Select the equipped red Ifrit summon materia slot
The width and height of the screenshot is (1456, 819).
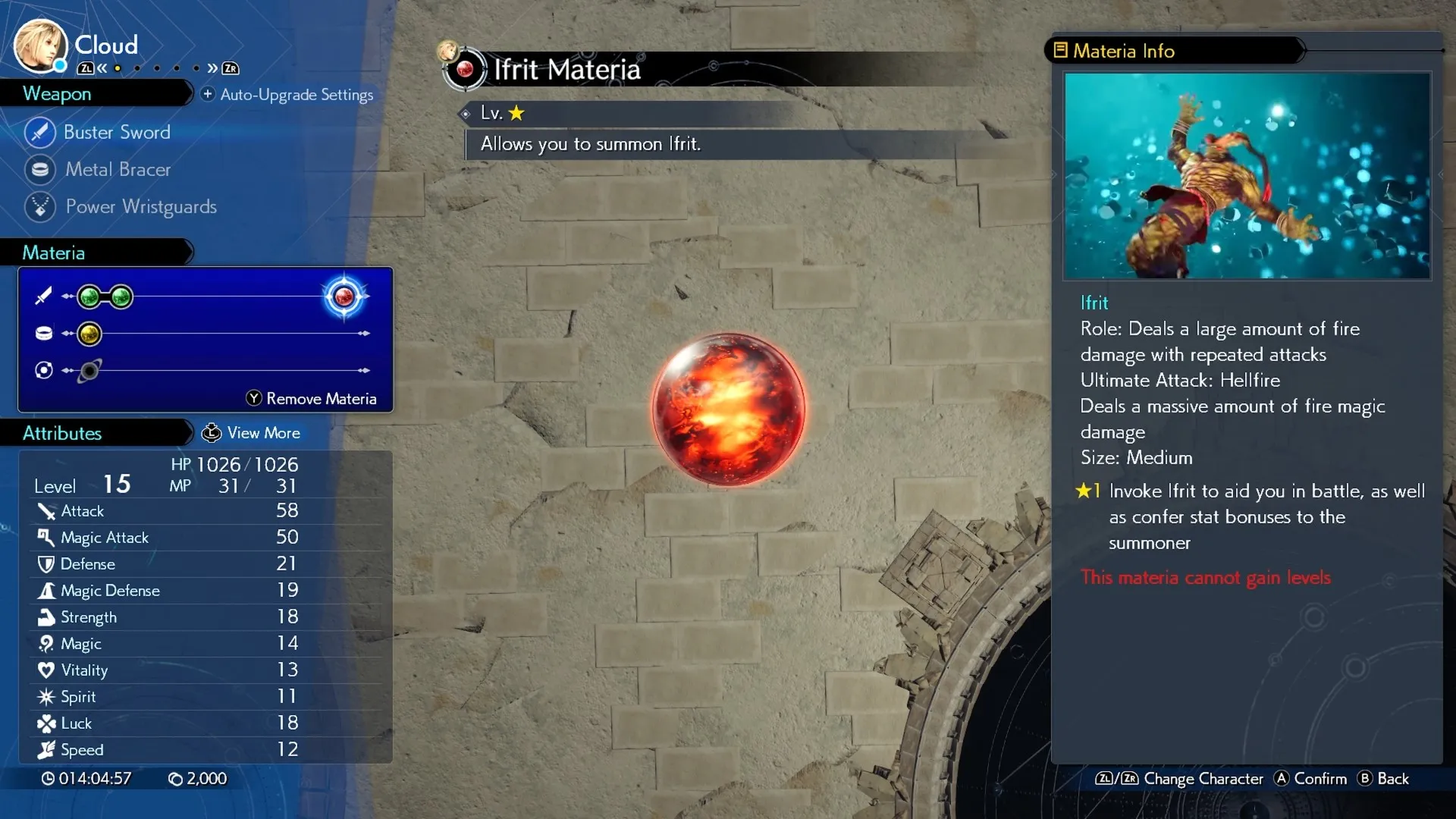[x=344, y=297]
